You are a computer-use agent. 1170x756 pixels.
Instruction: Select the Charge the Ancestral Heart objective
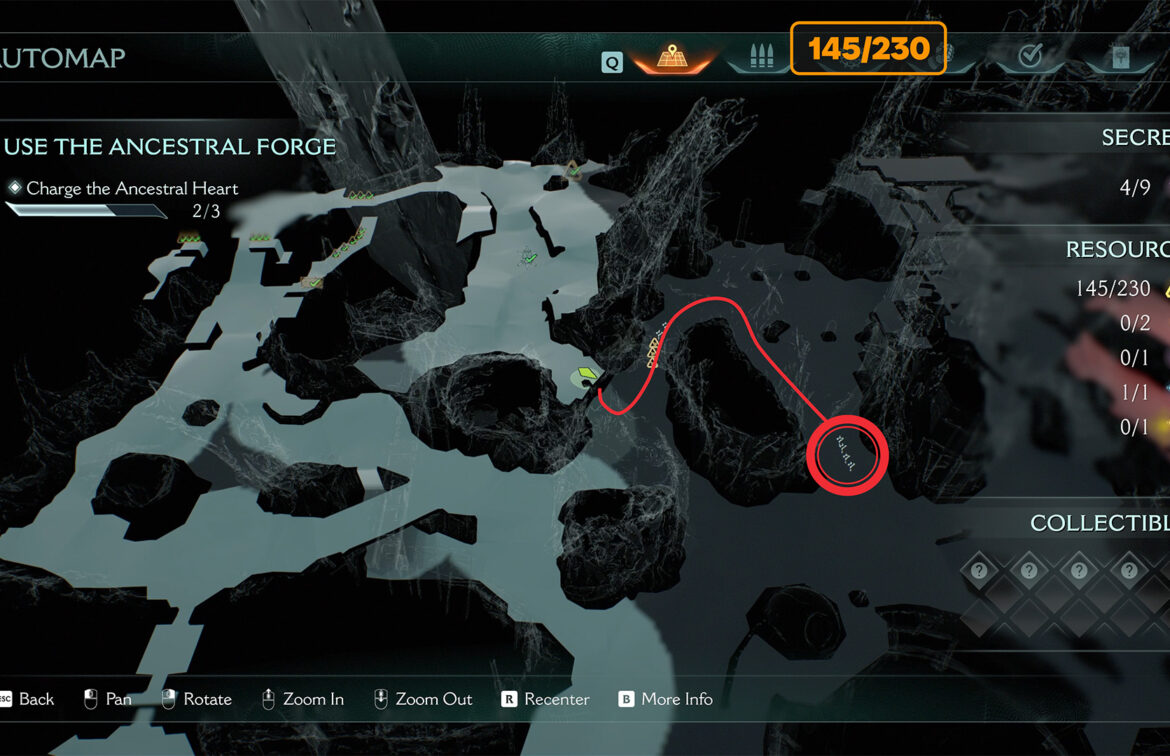pos(132,188)
